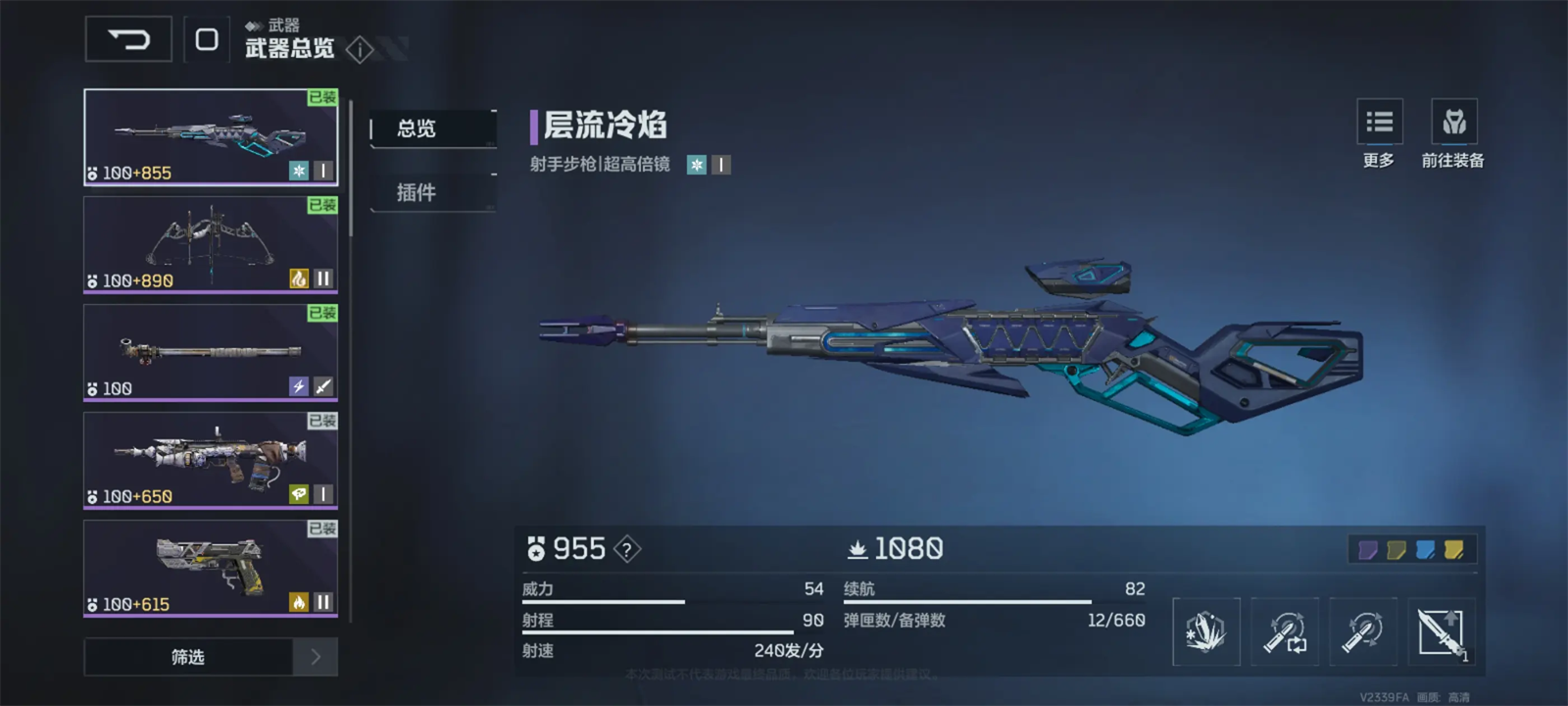1568x706 pixels.
Task: Toggle the purple ammo type swatch
Action: point(1370,551)
